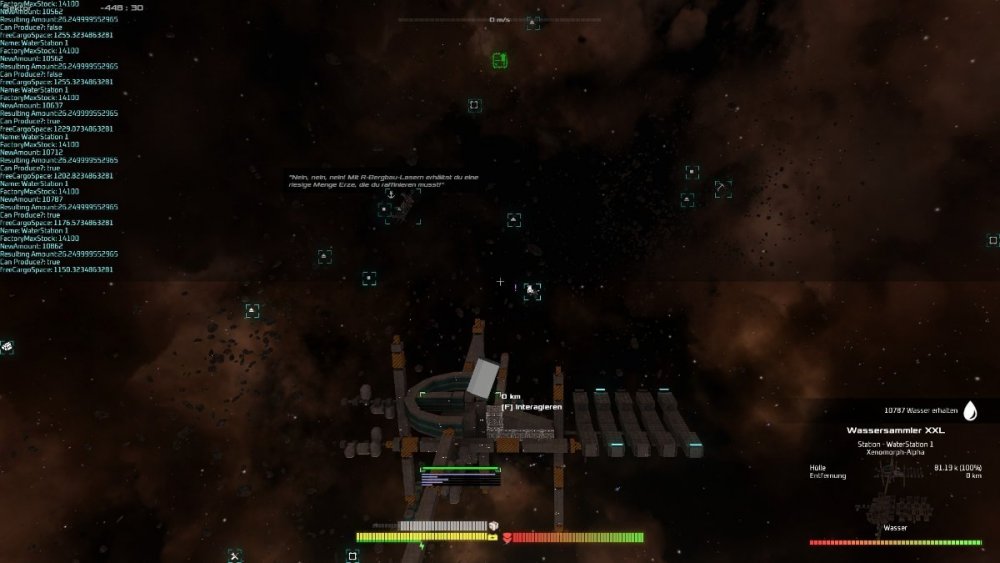Target the ship marker beside the crosshair
The width and height of the screenshot is (1000, 563).
[x=531, y=291]
